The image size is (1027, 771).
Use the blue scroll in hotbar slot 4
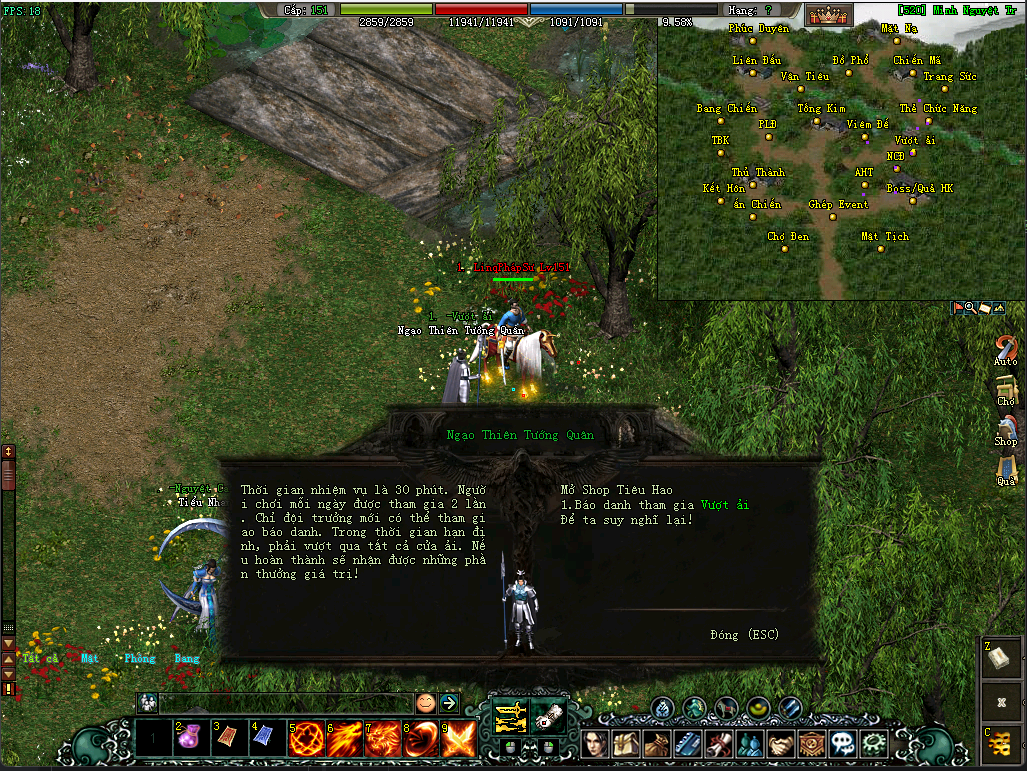click(266, 738)
